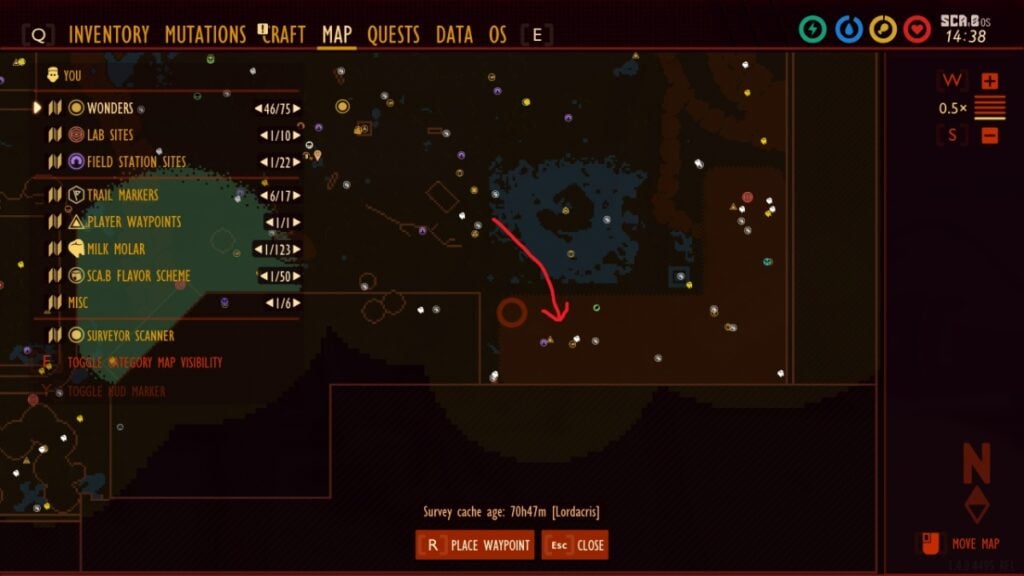This screenshot has height=576, width=1024.
Task: Zoom in with the plus button
Action: (x=990, y=81)
